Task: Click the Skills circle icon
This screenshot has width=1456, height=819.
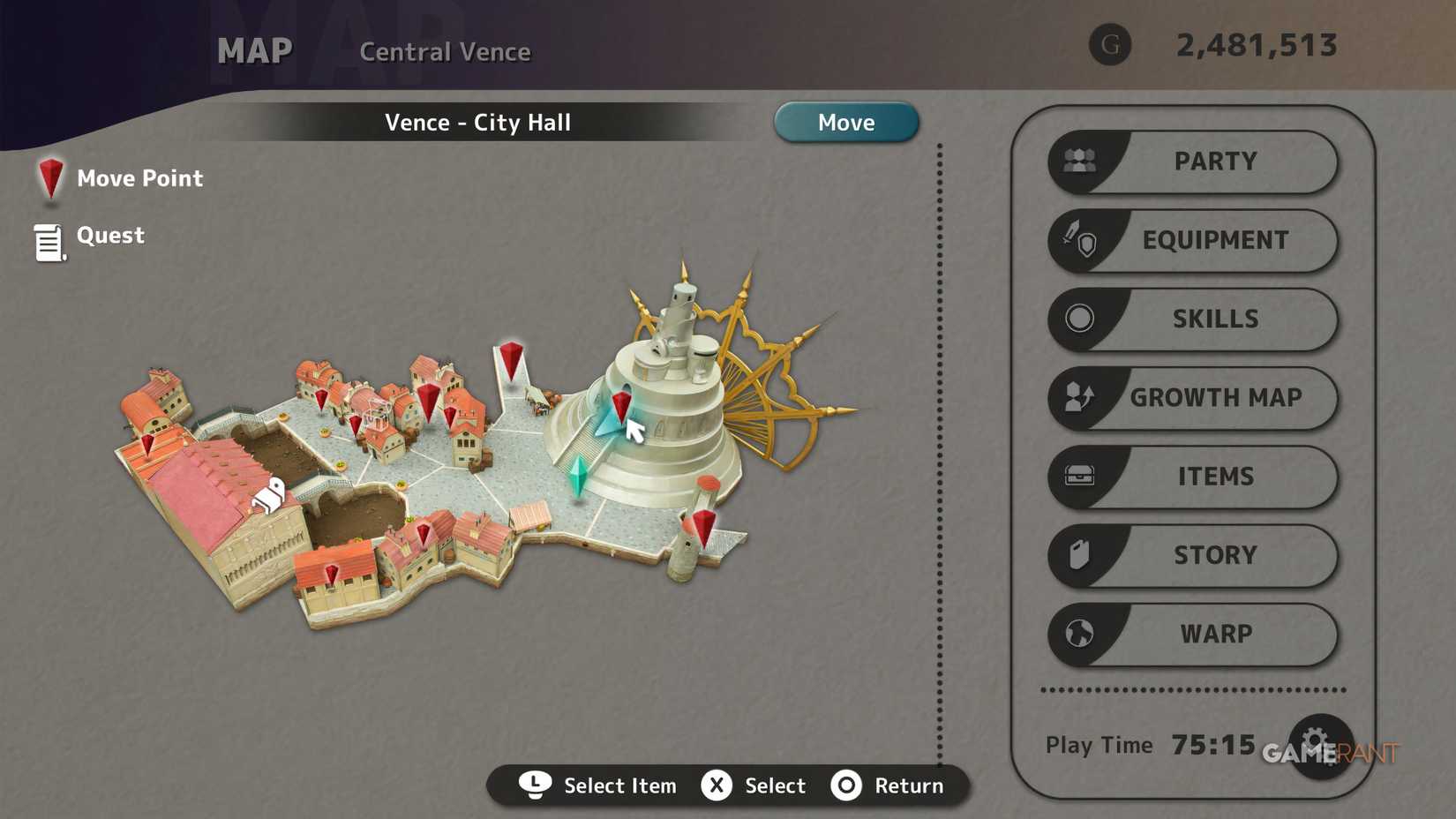Action: [1078, 319]
